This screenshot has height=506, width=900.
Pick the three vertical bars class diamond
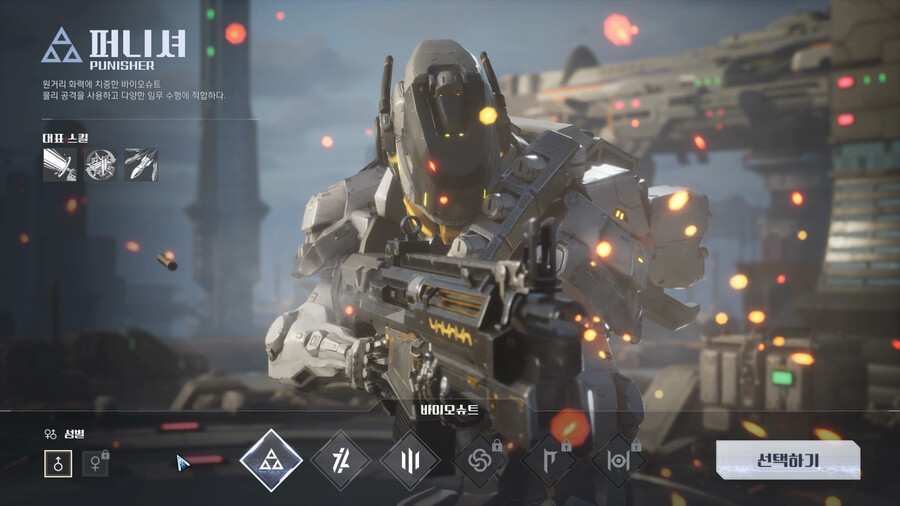(x=410, y=460)
